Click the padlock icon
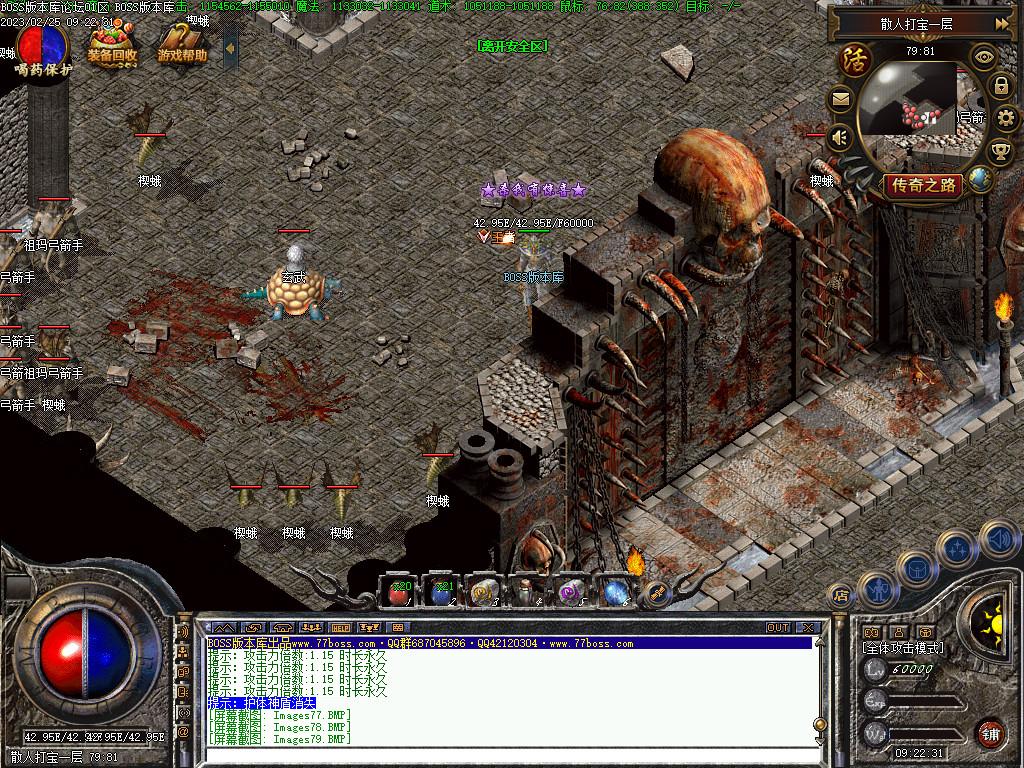Screen dimensions: 1024x768 pos(1000,87)
